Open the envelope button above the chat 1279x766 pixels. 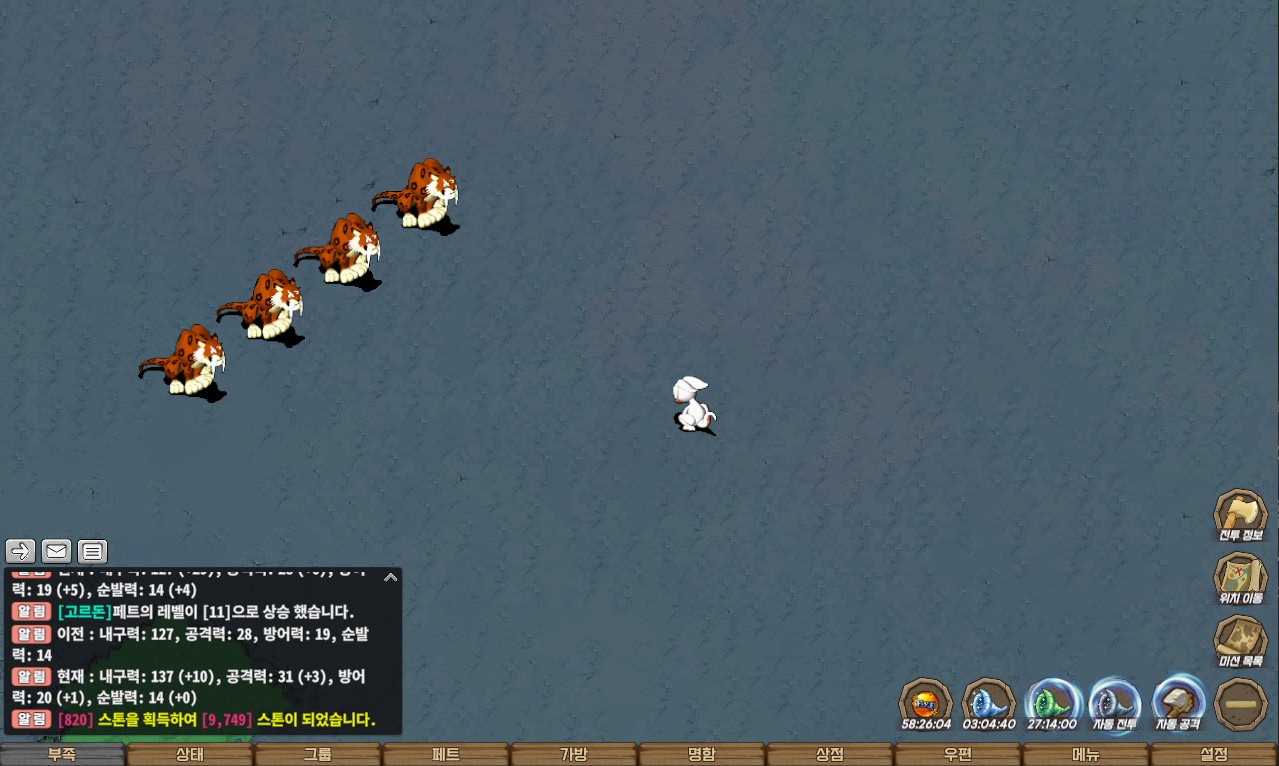coord(56,551)
